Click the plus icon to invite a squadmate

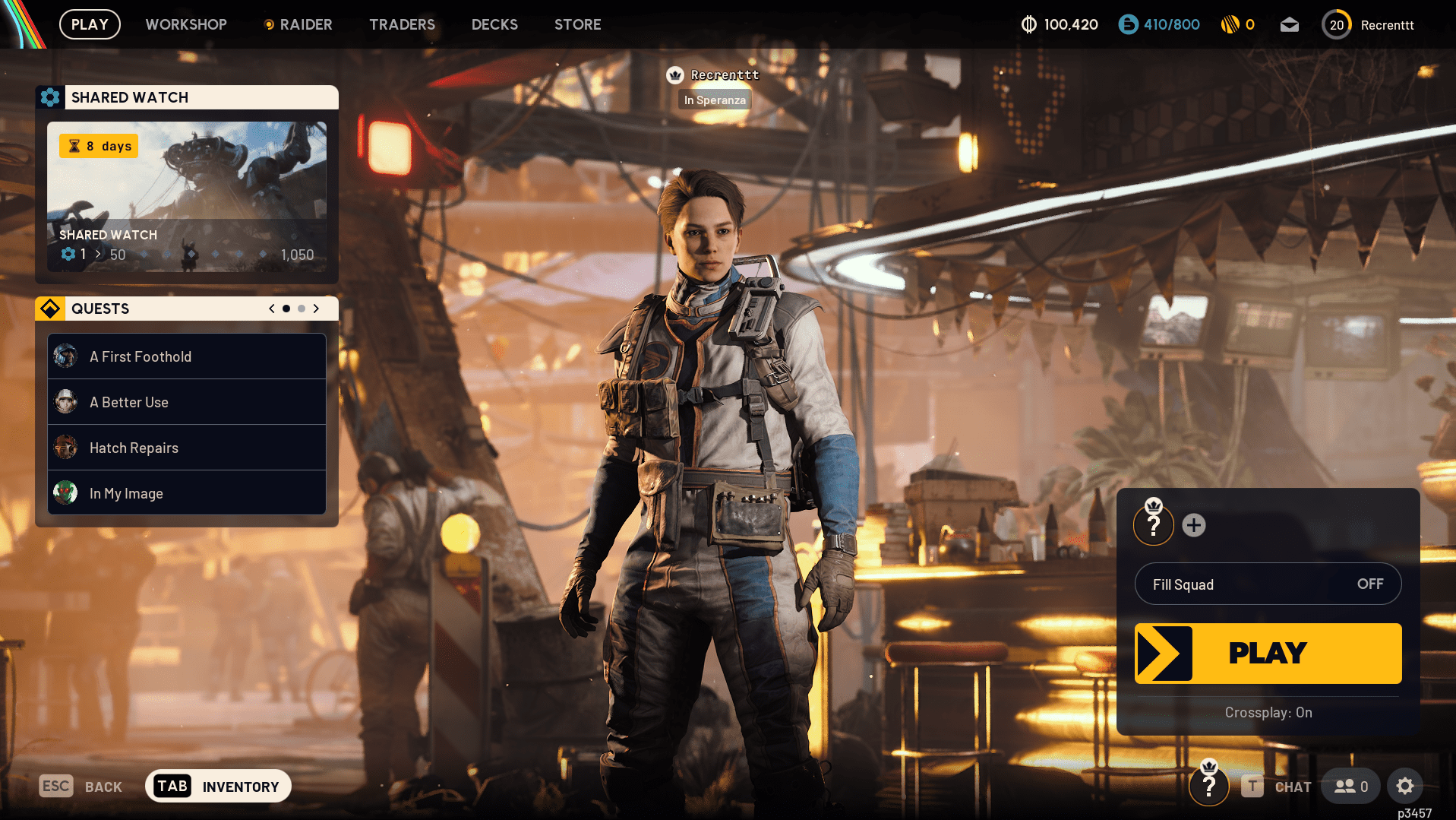[x=1194, y=524]
